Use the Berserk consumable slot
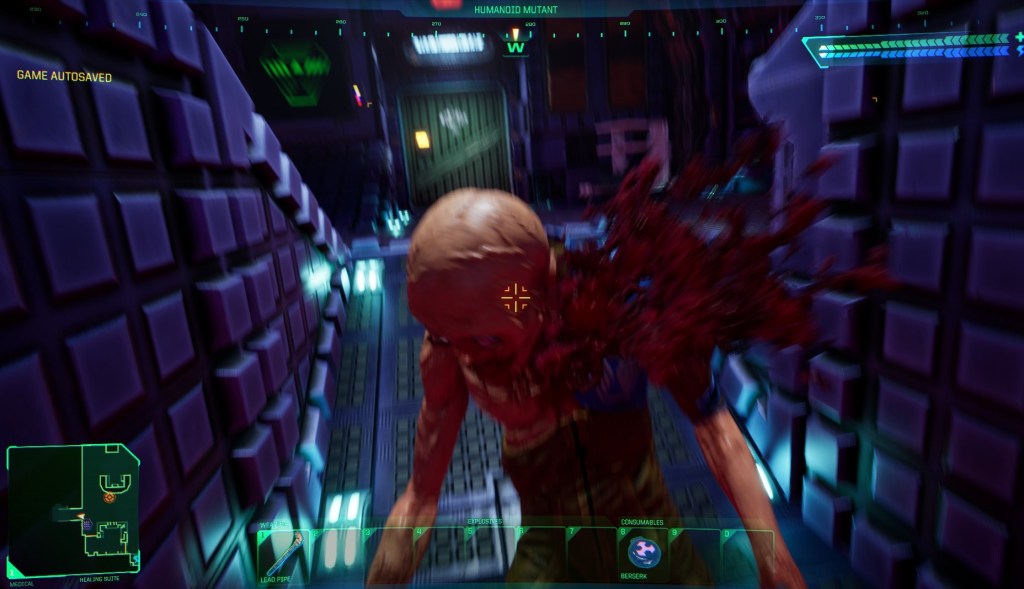Image resolution: width=1024 pixels, height=589 pixels. (x=642, y=552)
